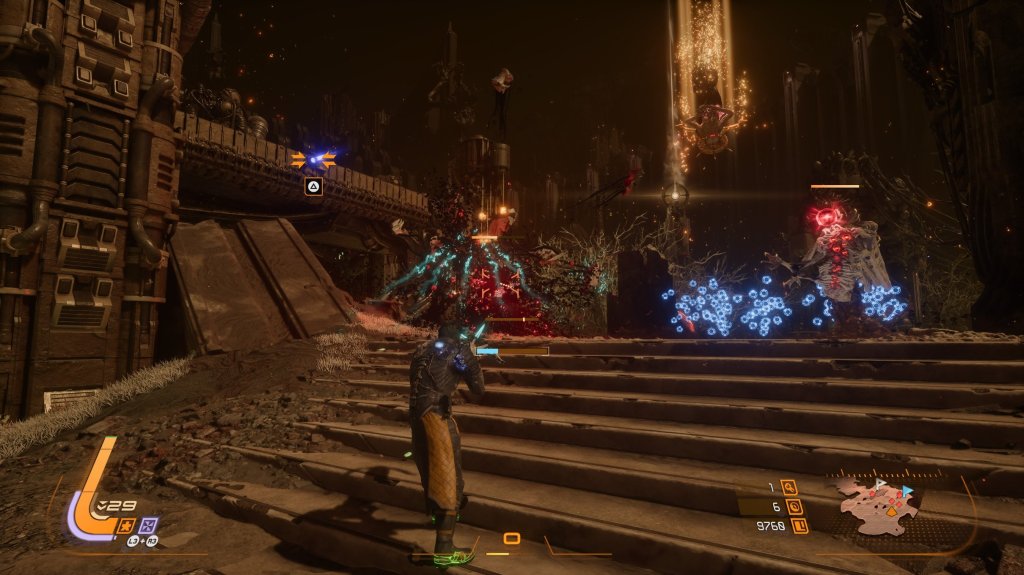Select the orange star-shaped HUD icon

[128, 525]
